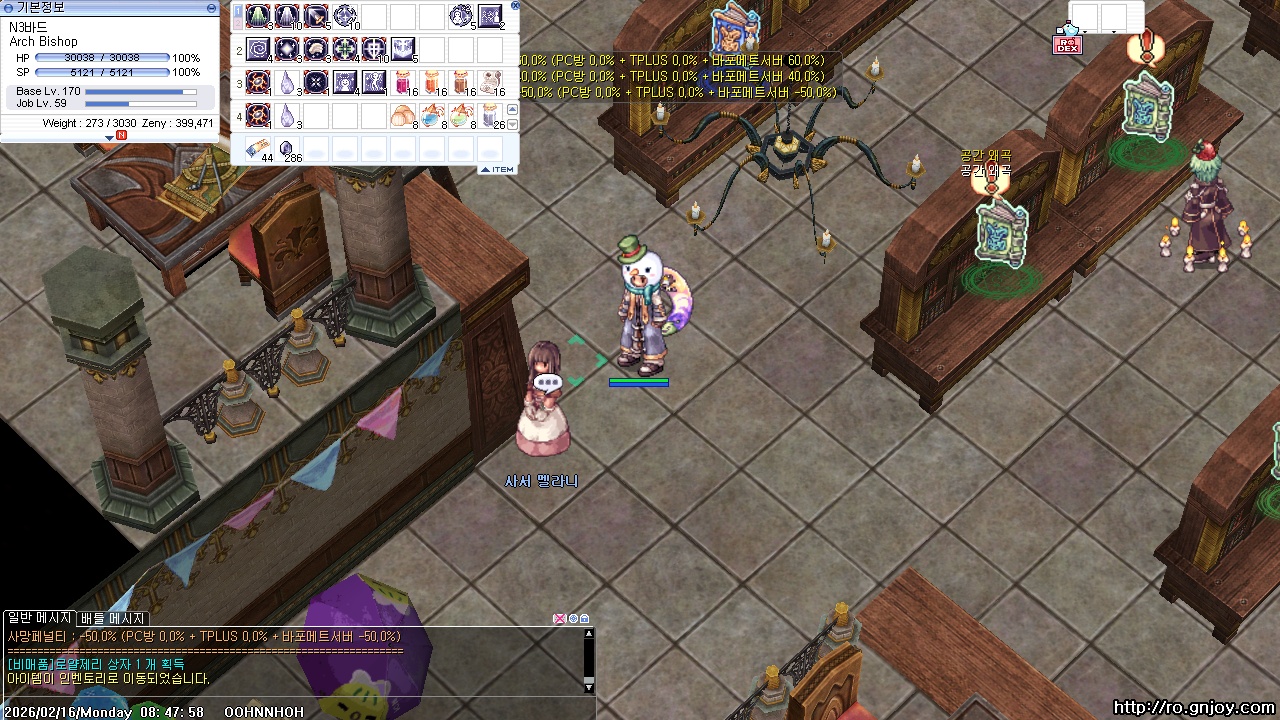
Task: Click the red N notification badge
Action: click(122, 135)
